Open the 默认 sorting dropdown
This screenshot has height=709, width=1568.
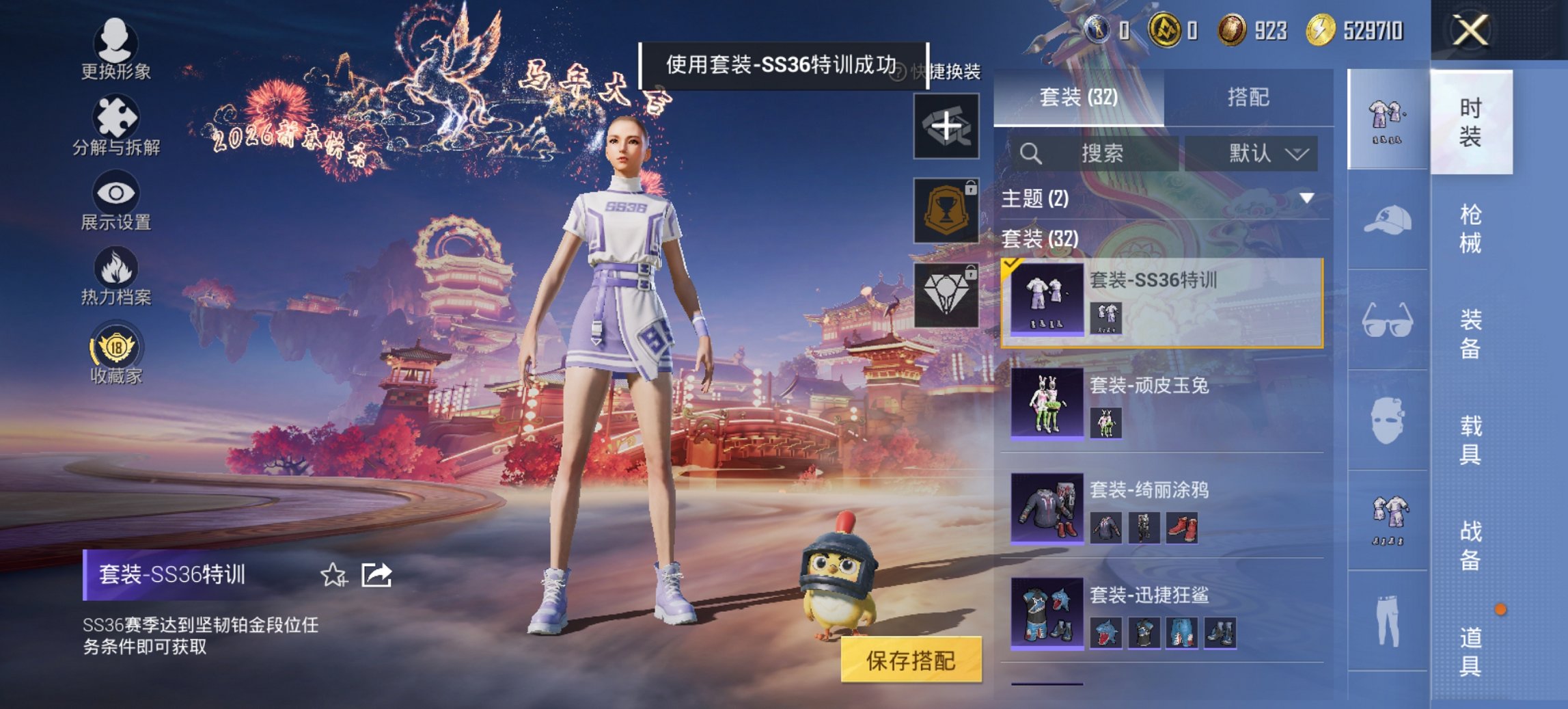click(x=1267, y=153)
